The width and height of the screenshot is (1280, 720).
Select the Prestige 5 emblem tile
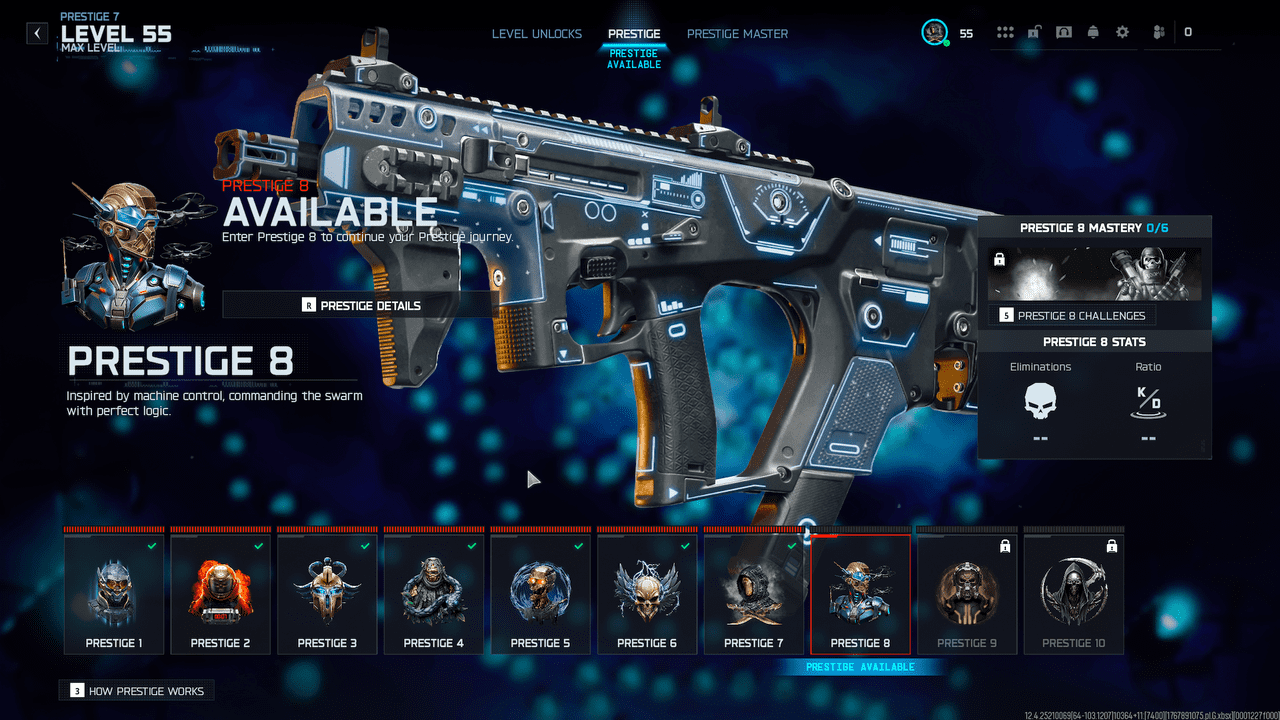[x=540, y=594]
